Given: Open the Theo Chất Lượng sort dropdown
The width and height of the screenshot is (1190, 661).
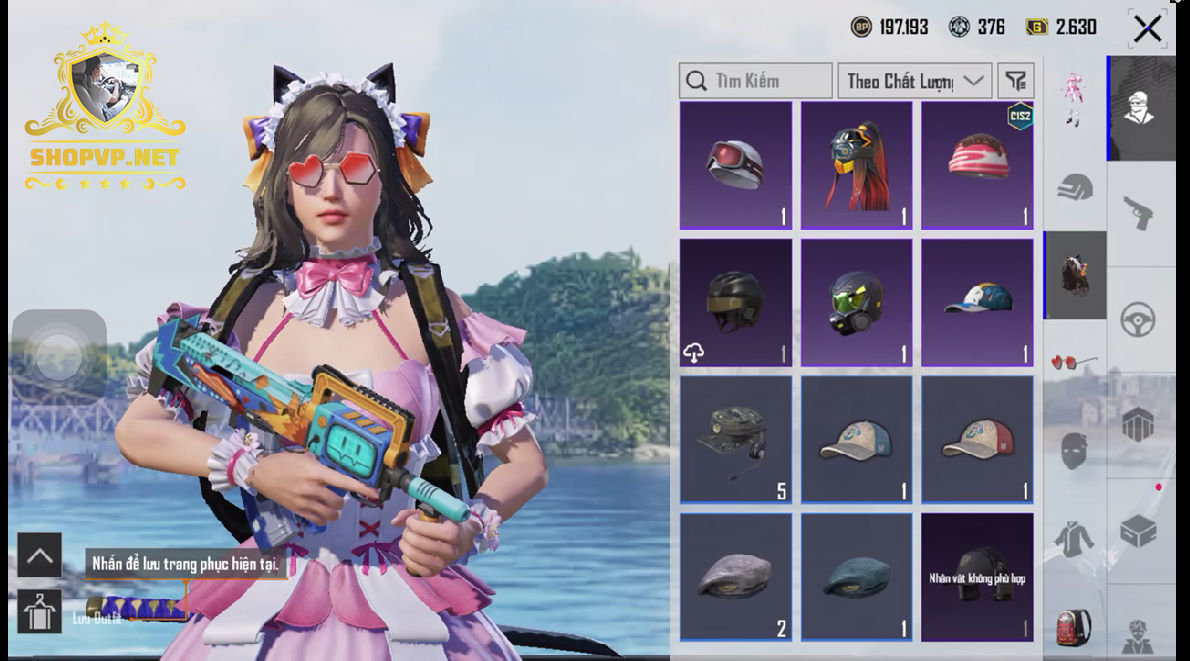Looking at the screenshot, I should (914, 81).
